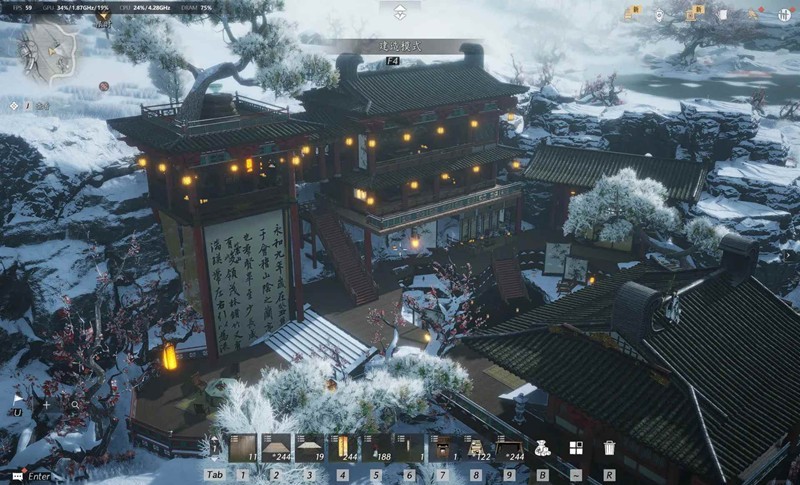Choose the hotbar slot with count 188
Image resolution: width=800 pixels, height=485 pixels.
tap(375, 448)
